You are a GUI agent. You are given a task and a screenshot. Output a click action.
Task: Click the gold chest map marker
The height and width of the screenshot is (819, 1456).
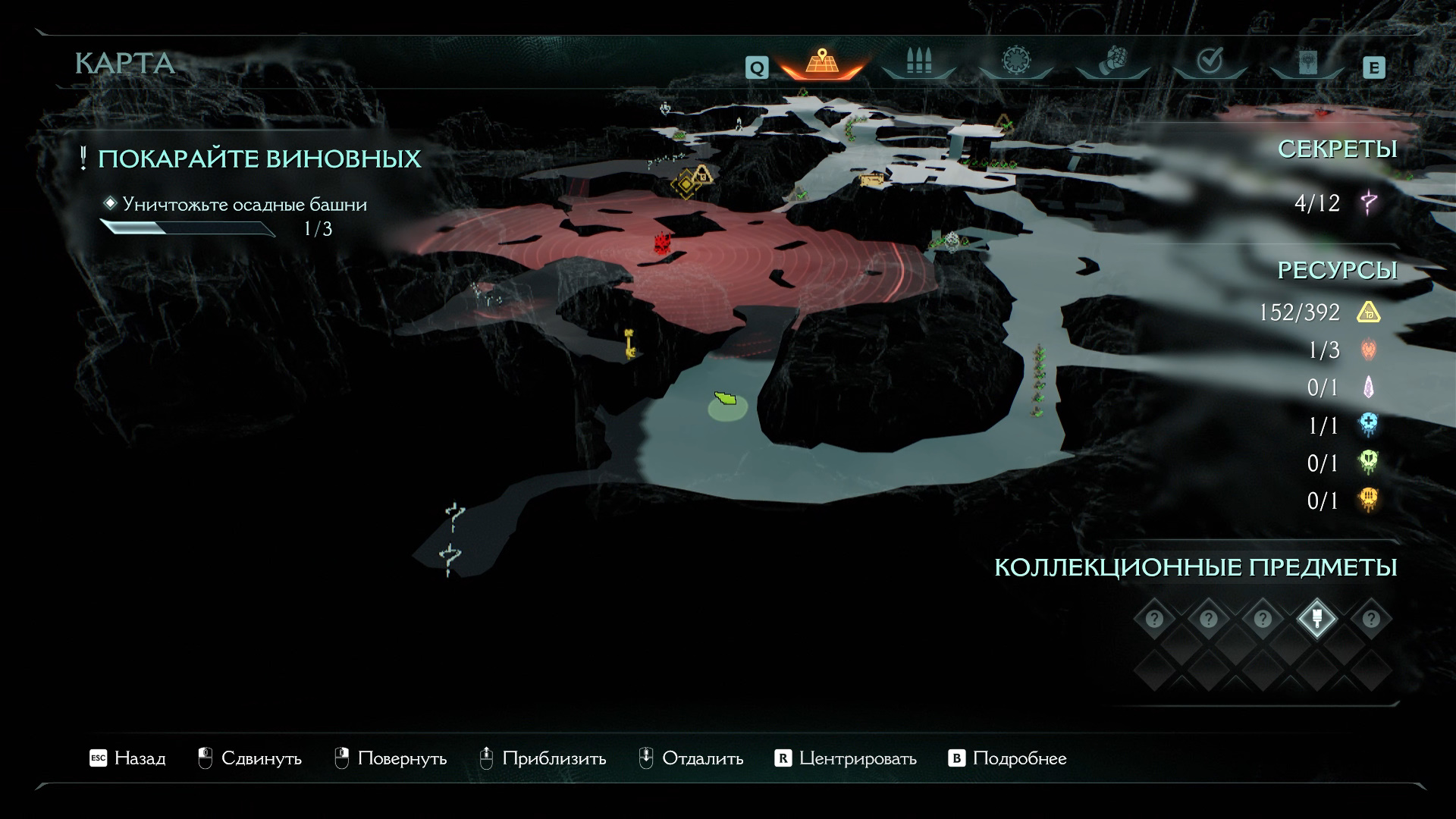click(x=871, y=180)
